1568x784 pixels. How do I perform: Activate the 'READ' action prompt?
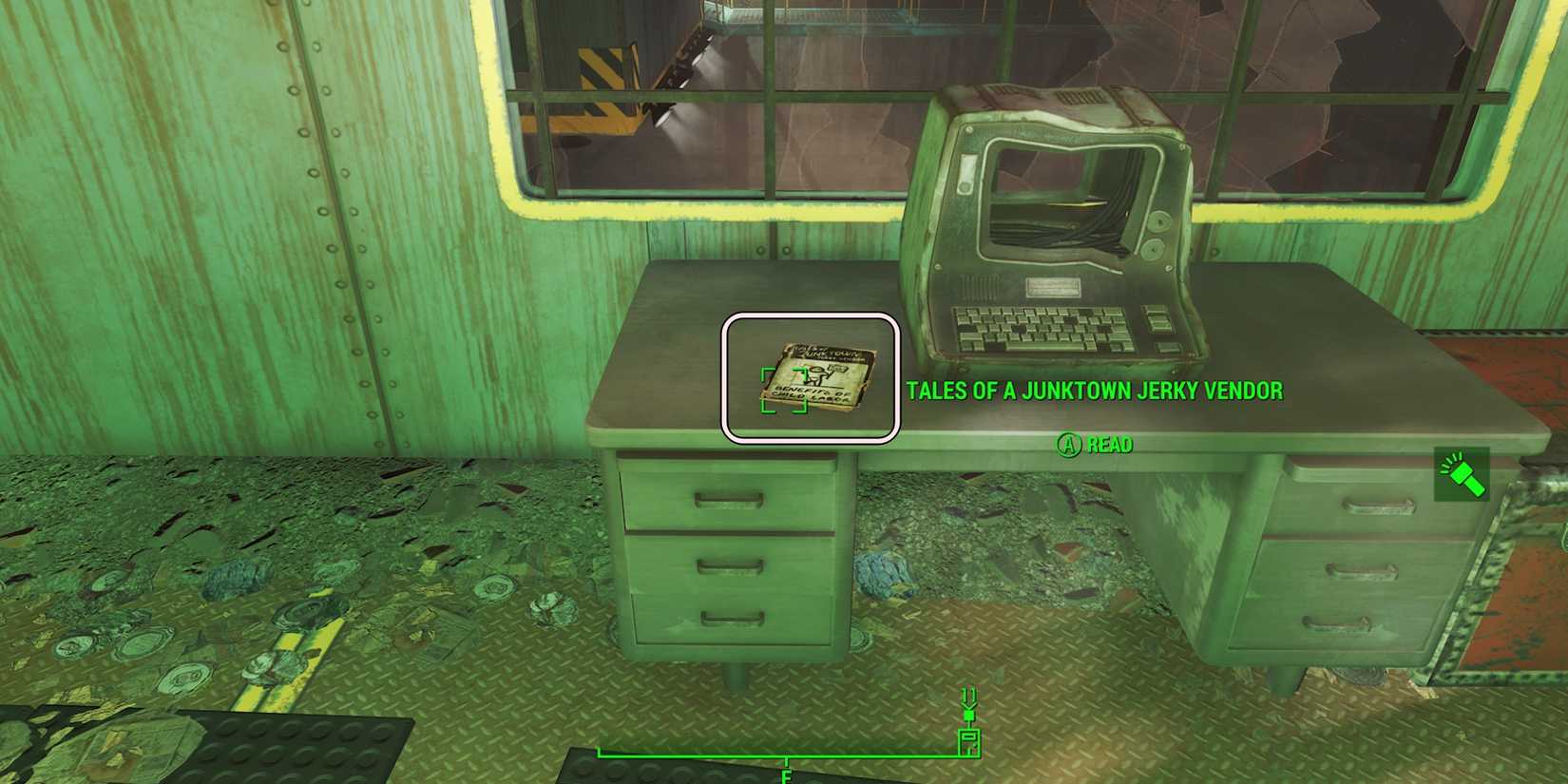pos(1108,445)
